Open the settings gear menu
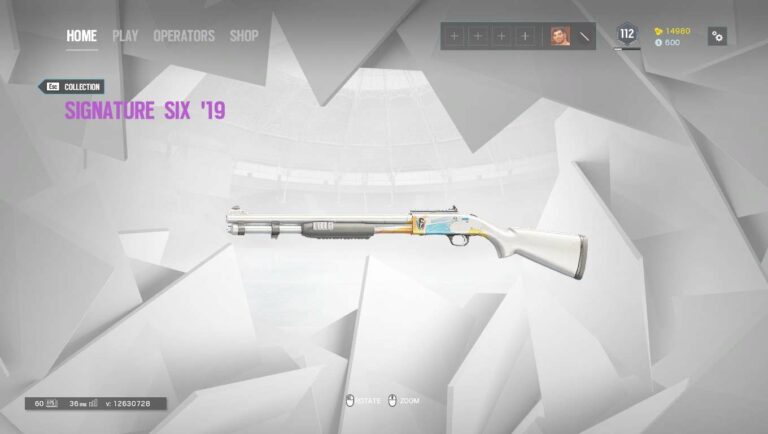 coord(717,36)
